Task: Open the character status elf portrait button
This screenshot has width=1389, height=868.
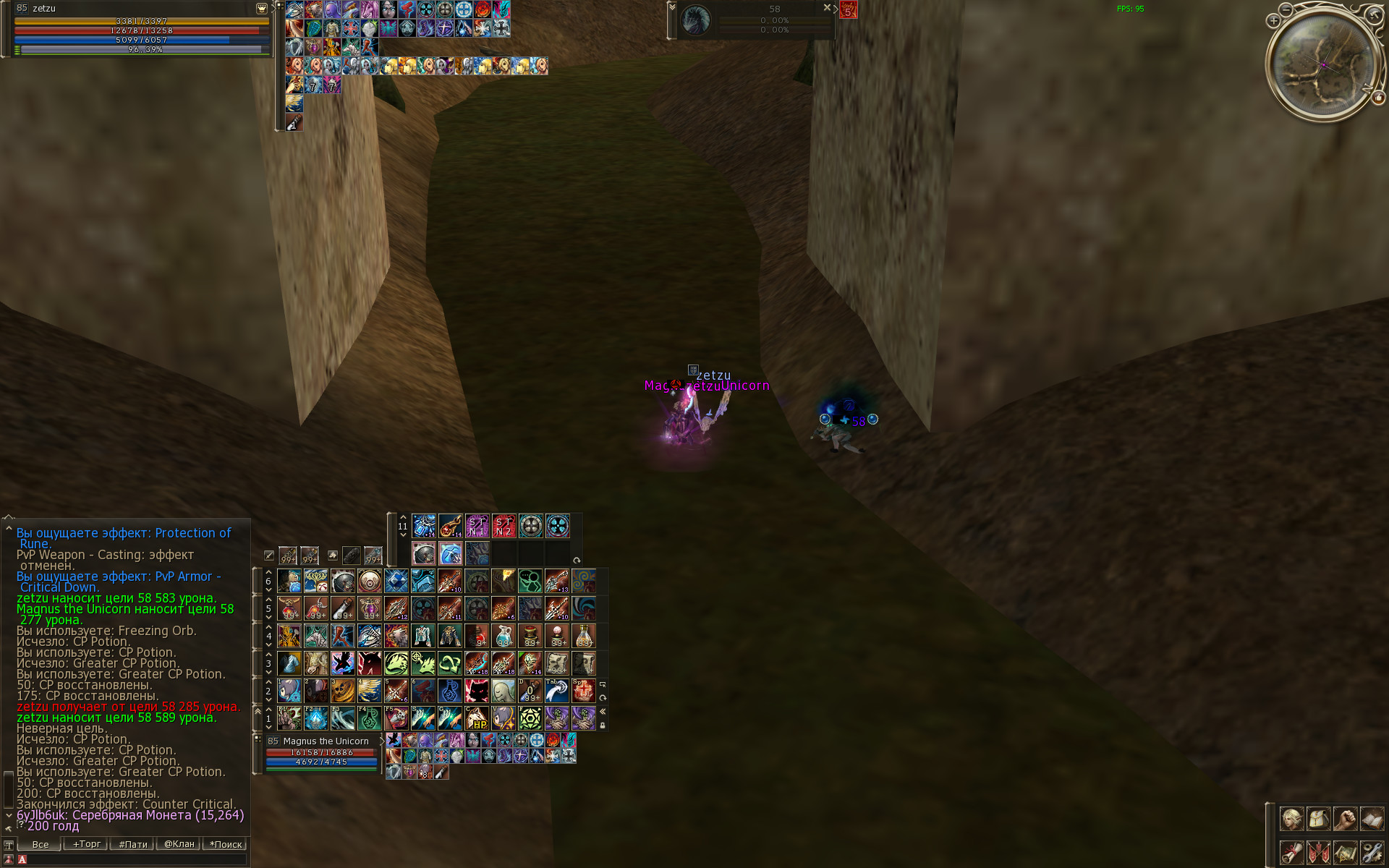Action: 1291,819
